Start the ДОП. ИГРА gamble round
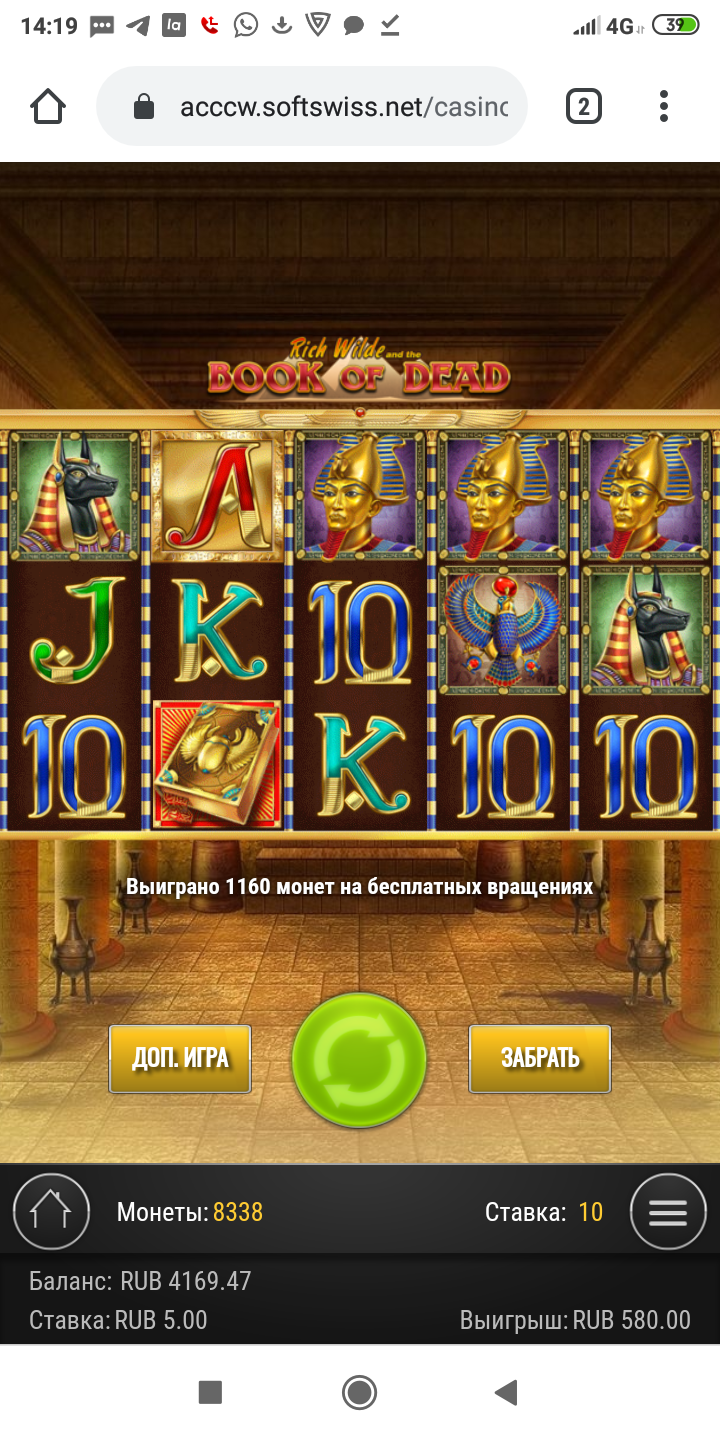This screenshot has height=1440, width=720. click(180, 1059)
